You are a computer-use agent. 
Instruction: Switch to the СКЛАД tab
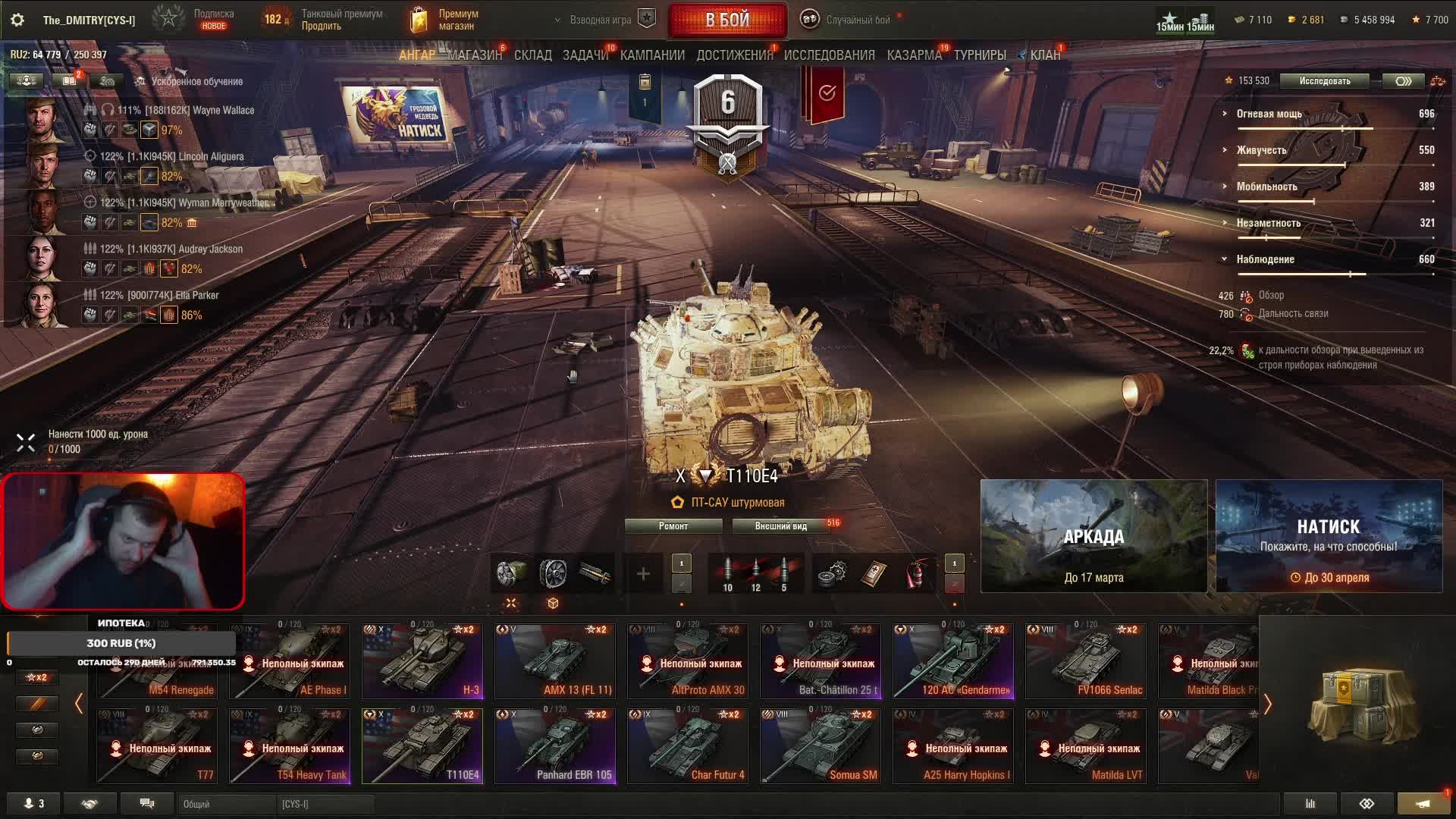click(x=532, y=55)
